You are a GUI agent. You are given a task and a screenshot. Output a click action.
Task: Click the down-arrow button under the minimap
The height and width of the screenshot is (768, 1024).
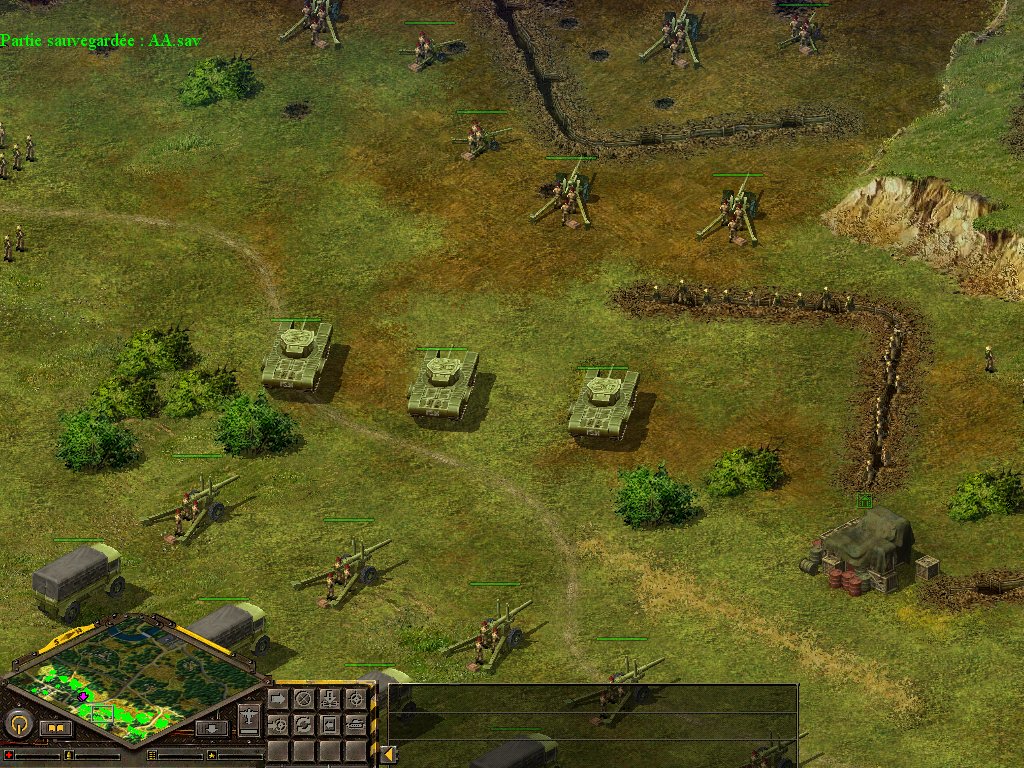point(211,728)
